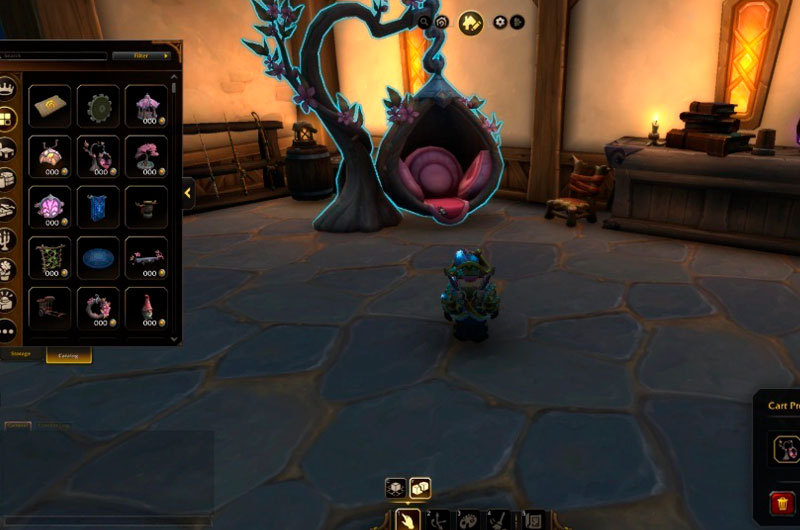Viewport: 800px width, 530px height.
Task: Select the pink cherry blossom tree item
Action: [x=146, y=154]
